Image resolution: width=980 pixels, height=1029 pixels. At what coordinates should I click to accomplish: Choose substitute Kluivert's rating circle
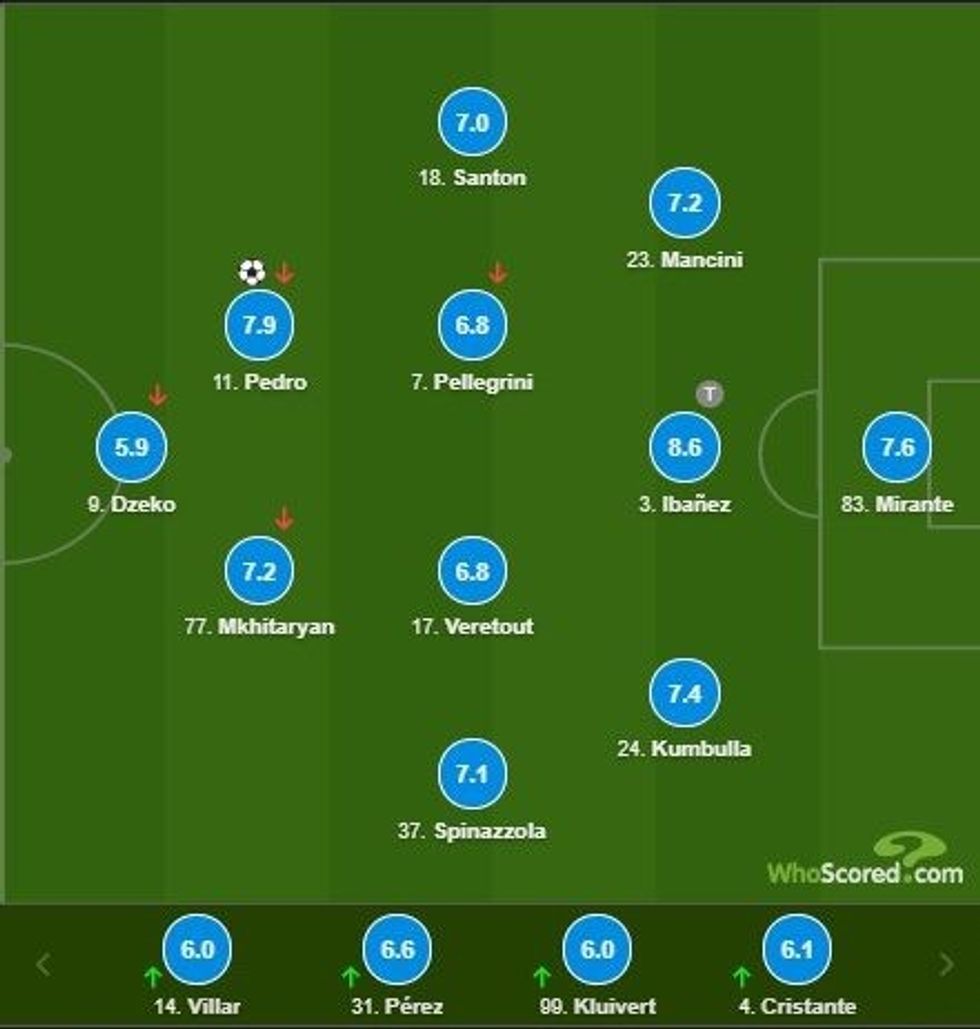(x=597, y=949)
